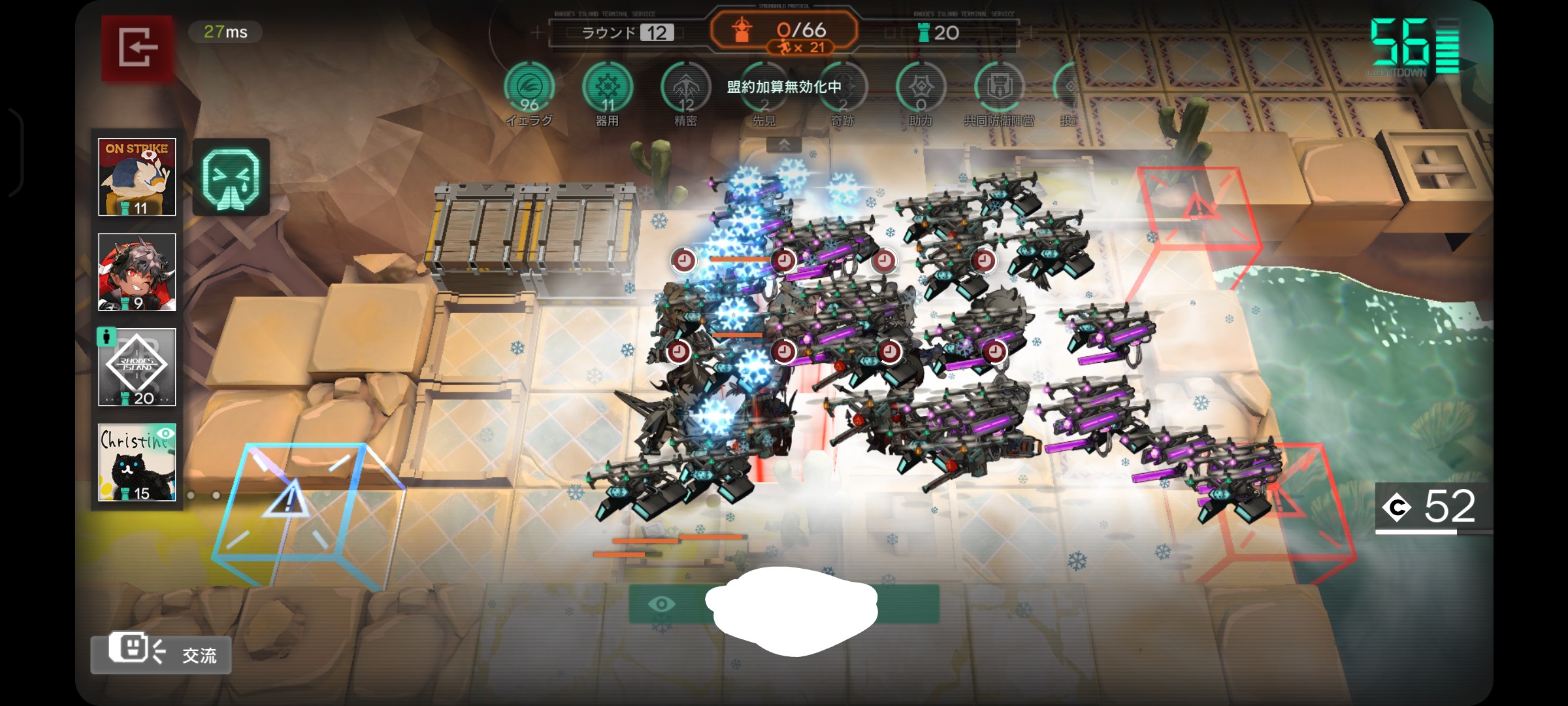Show the 共同防衛陣営 bond icon details
Screen dimensions: 1568x706
point(999,88)
